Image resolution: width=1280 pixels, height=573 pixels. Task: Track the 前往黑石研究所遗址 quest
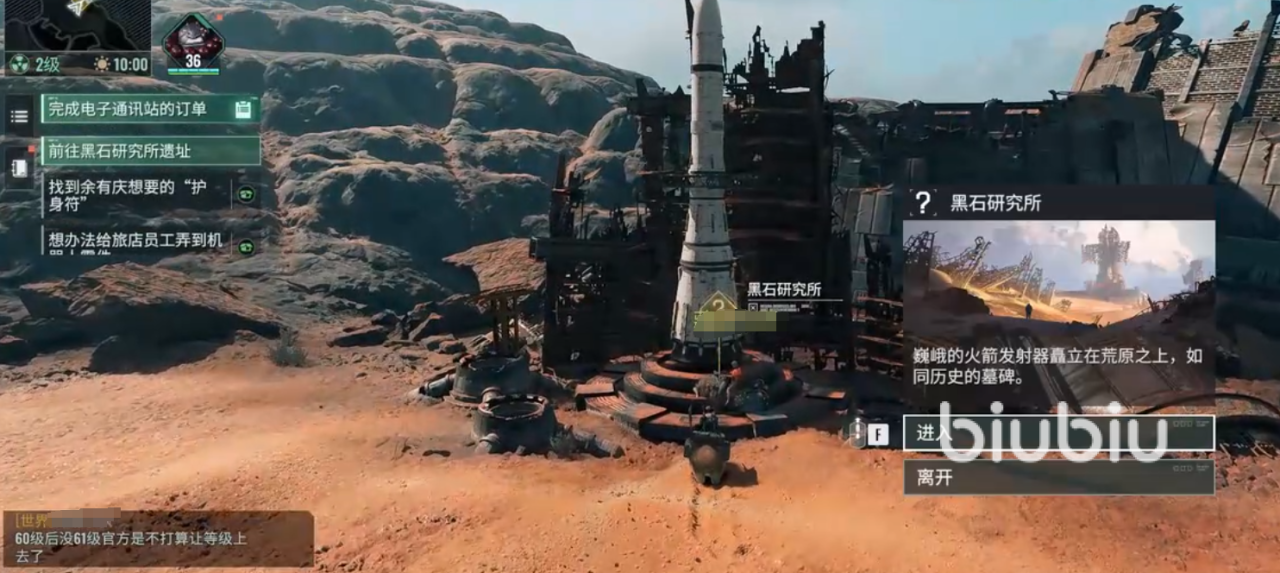click(150, 151)
